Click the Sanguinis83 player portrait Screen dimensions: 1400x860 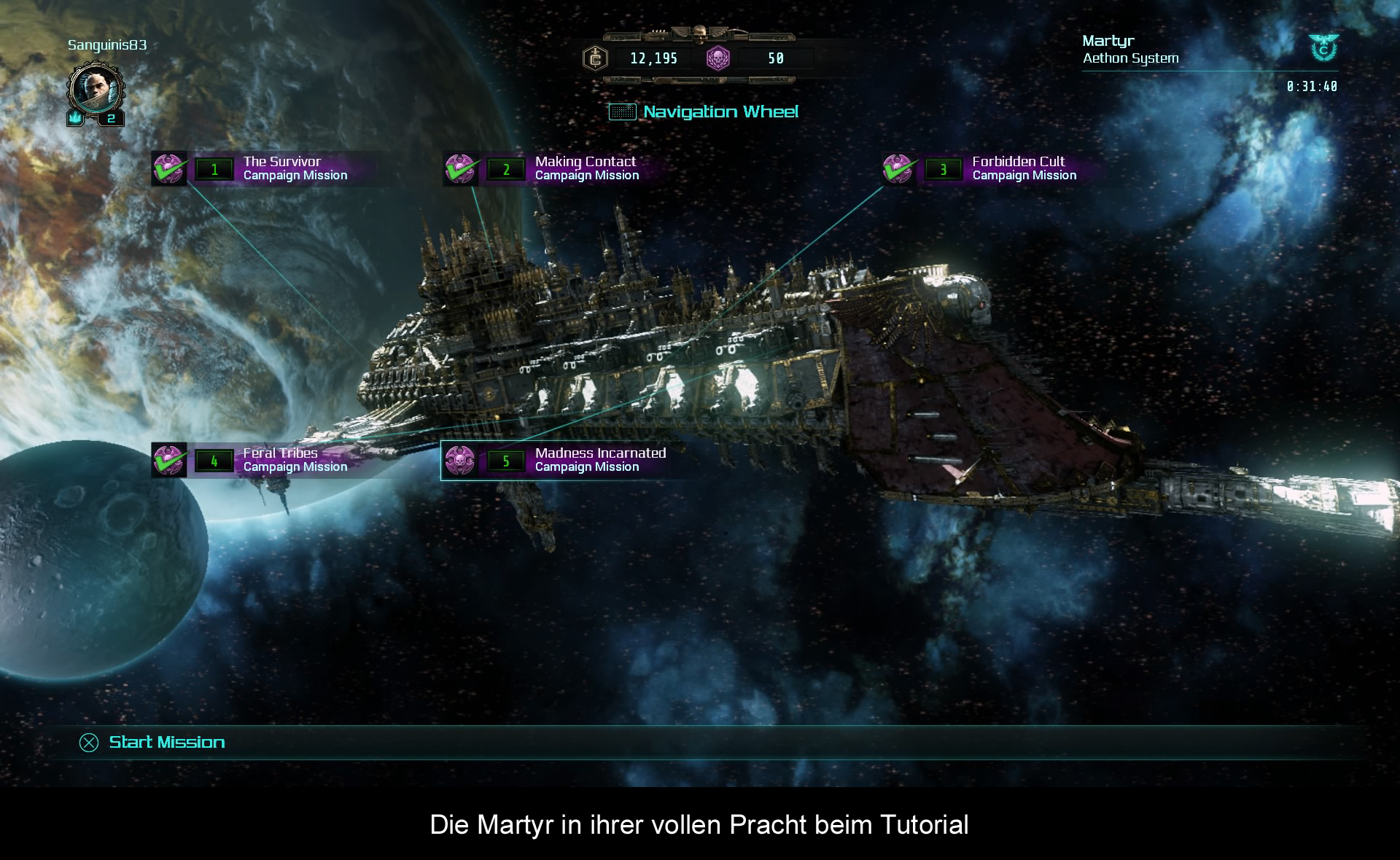point(93,90)
